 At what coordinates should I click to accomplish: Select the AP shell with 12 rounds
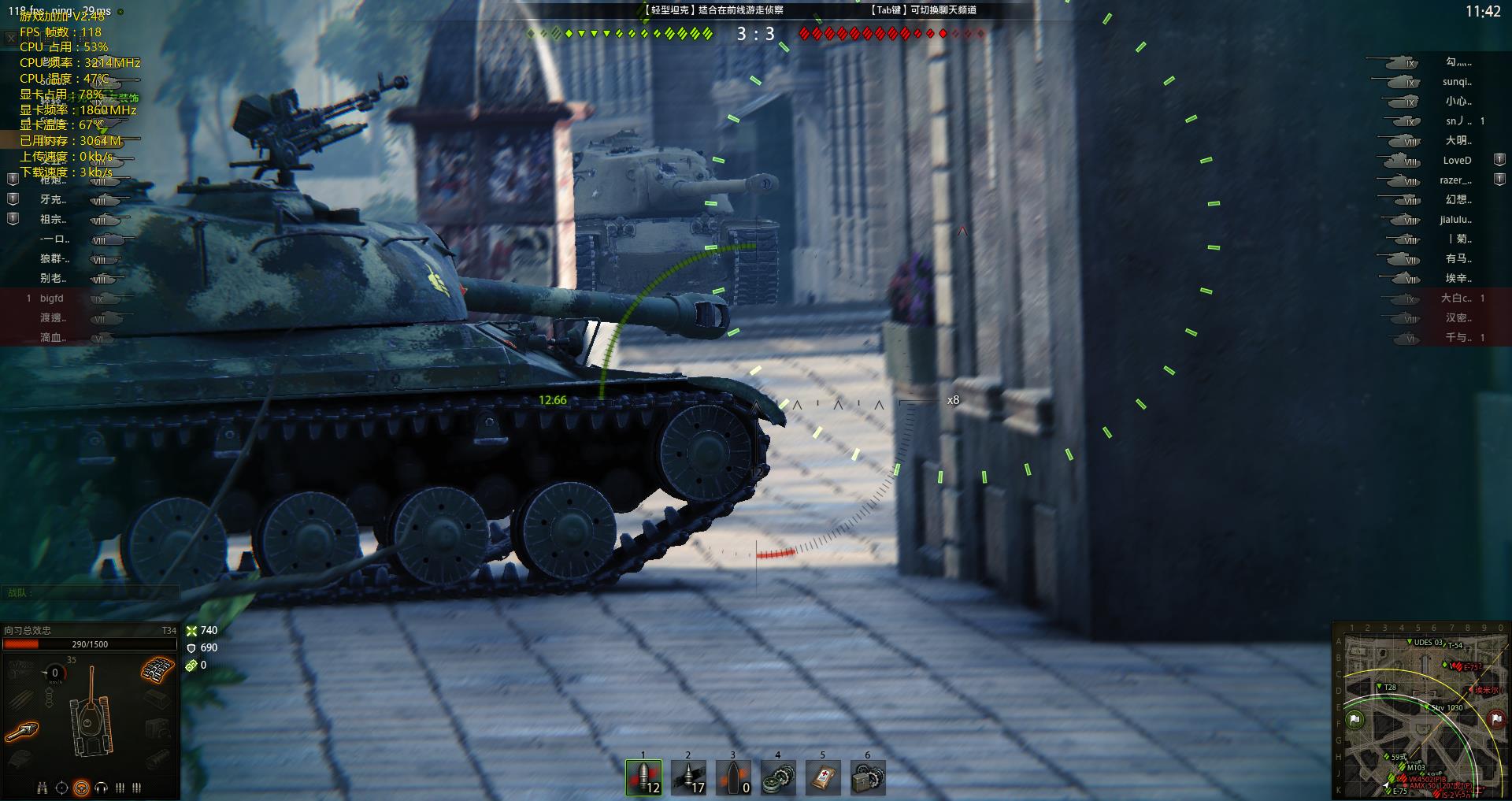point(643,777)
